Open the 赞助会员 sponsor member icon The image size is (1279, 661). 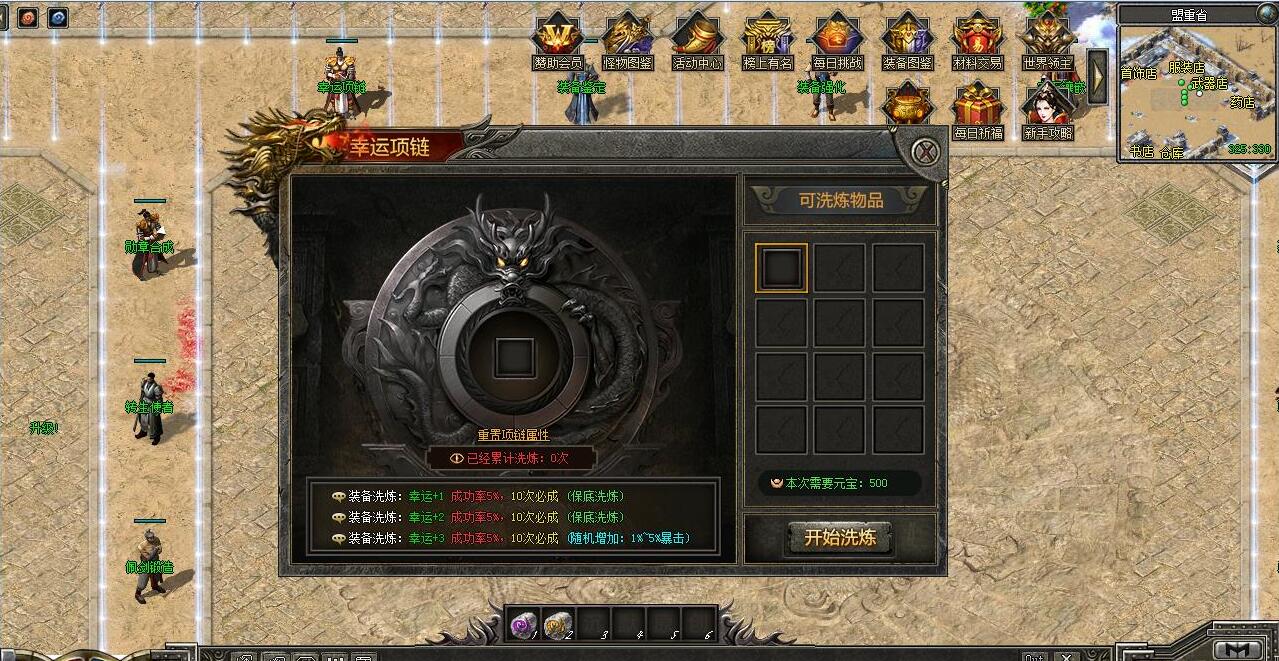[557, 40]
